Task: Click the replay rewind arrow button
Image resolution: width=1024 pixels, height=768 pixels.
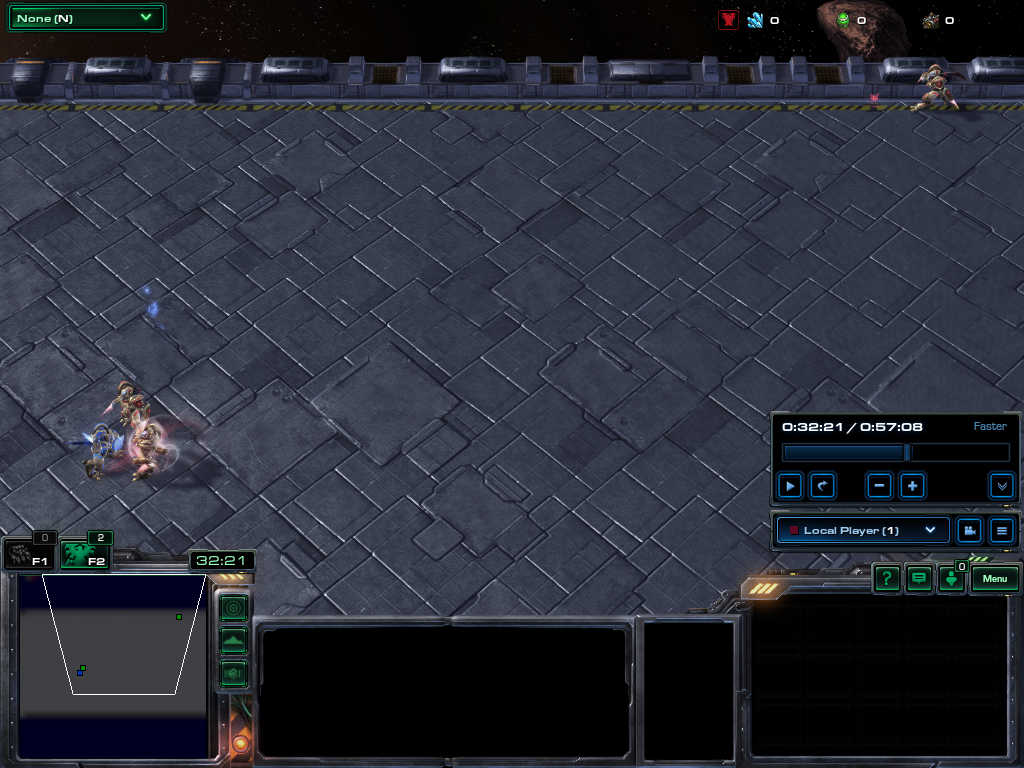Action: tap(822, 486)
